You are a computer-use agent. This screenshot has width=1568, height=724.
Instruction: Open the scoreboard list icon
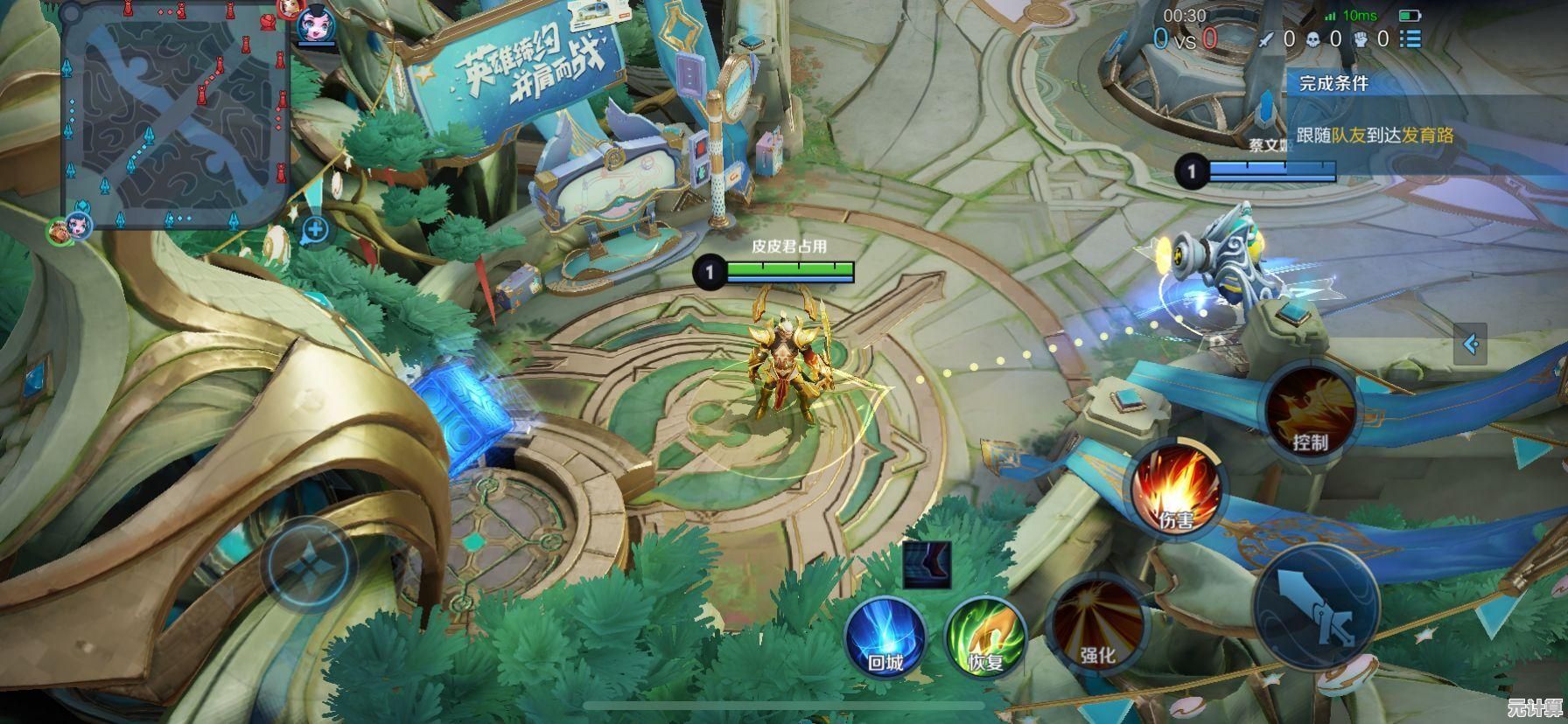[x=1410, y=38]
